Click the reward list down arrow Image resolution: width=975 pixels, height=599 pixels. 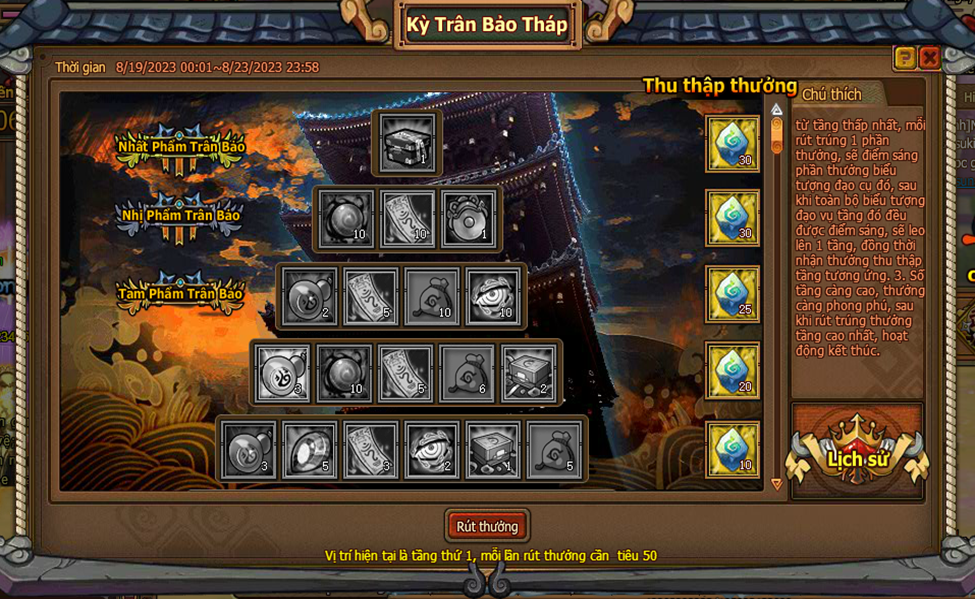tap(777, 485)
